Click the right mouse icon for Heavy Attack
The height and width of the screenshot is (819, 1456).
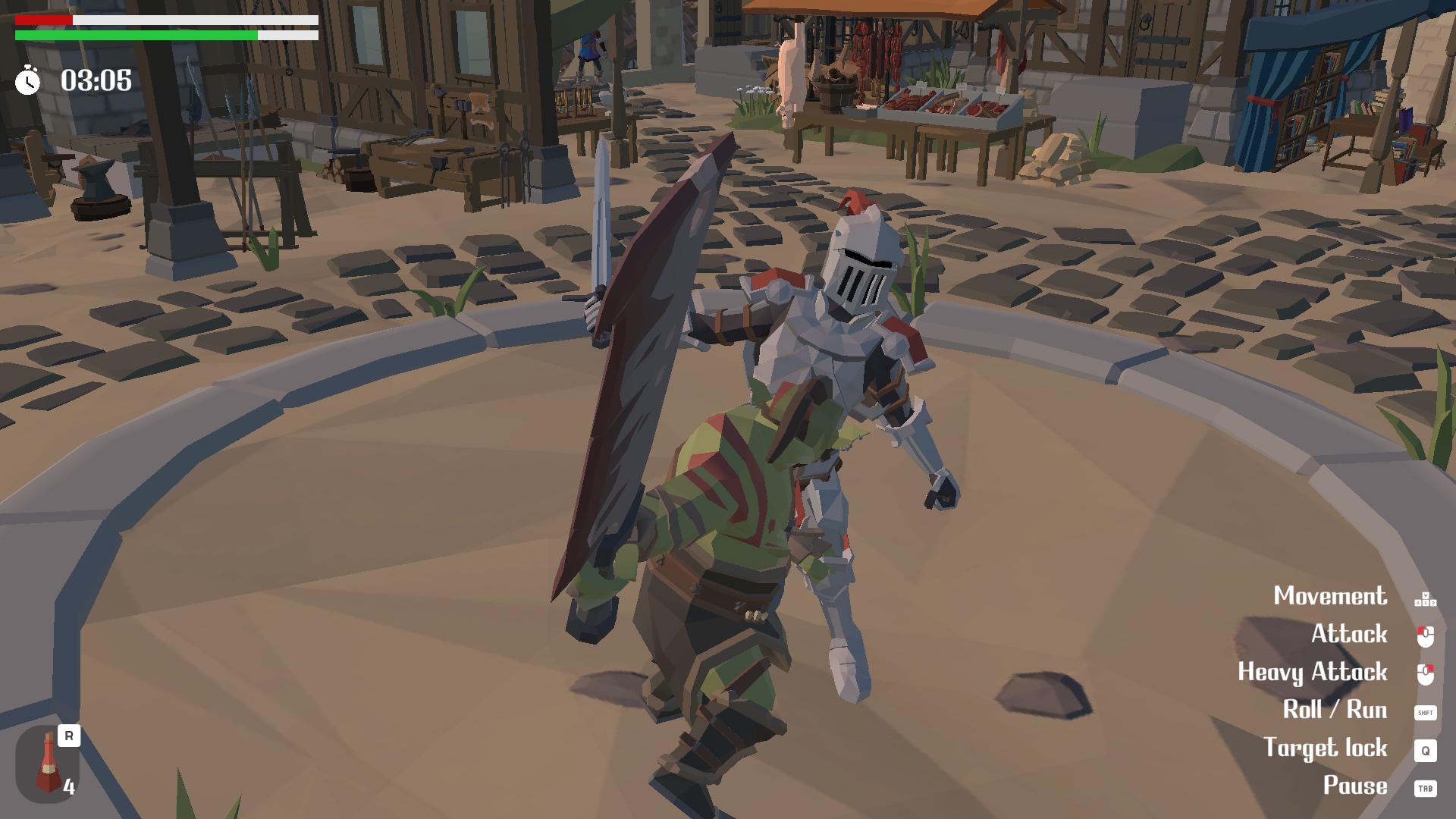[1425, 673]
